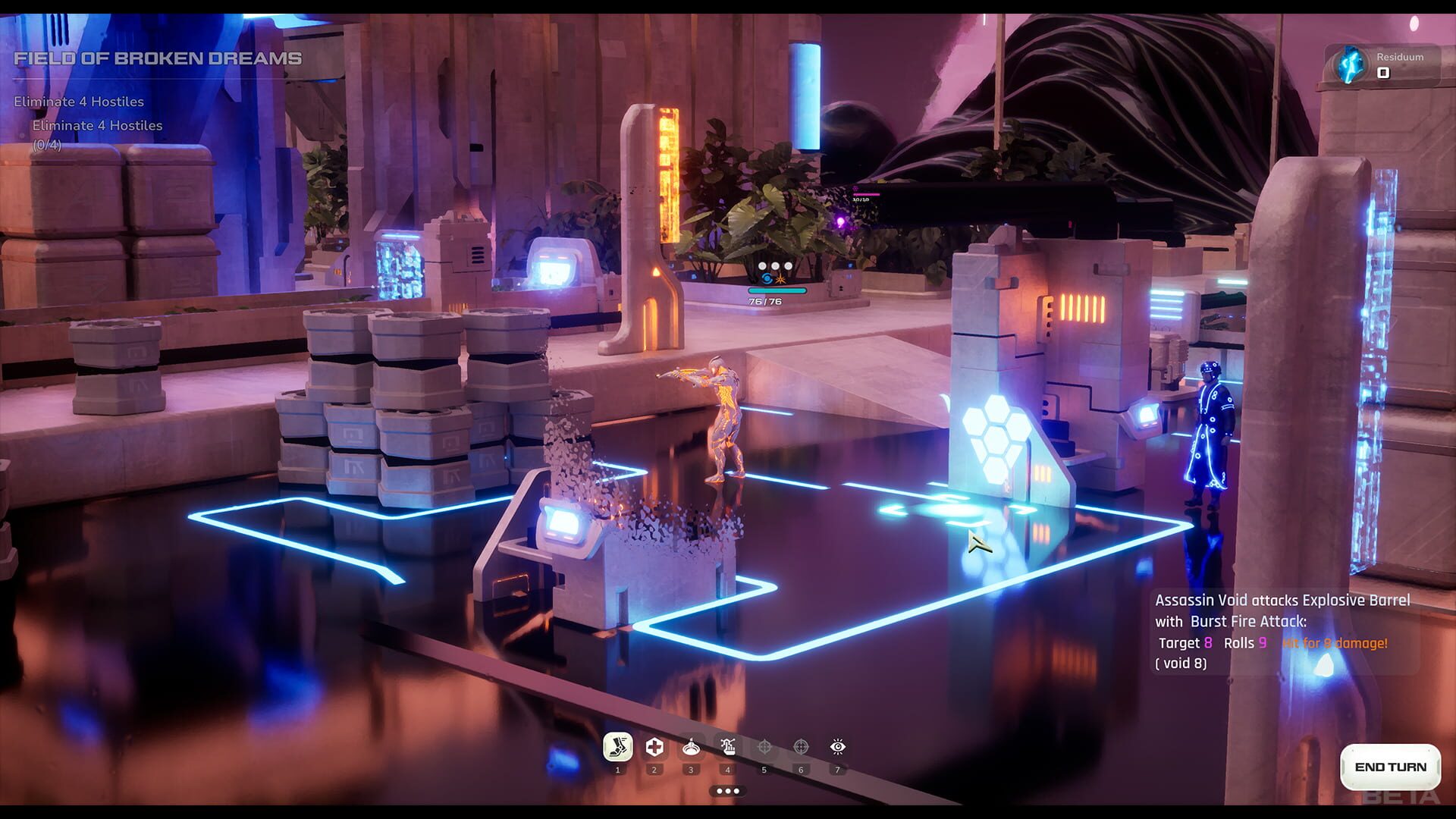Use the reveal eye ability in slot 7
This screenshot has height=819, width=1456.
click(836, 747)
